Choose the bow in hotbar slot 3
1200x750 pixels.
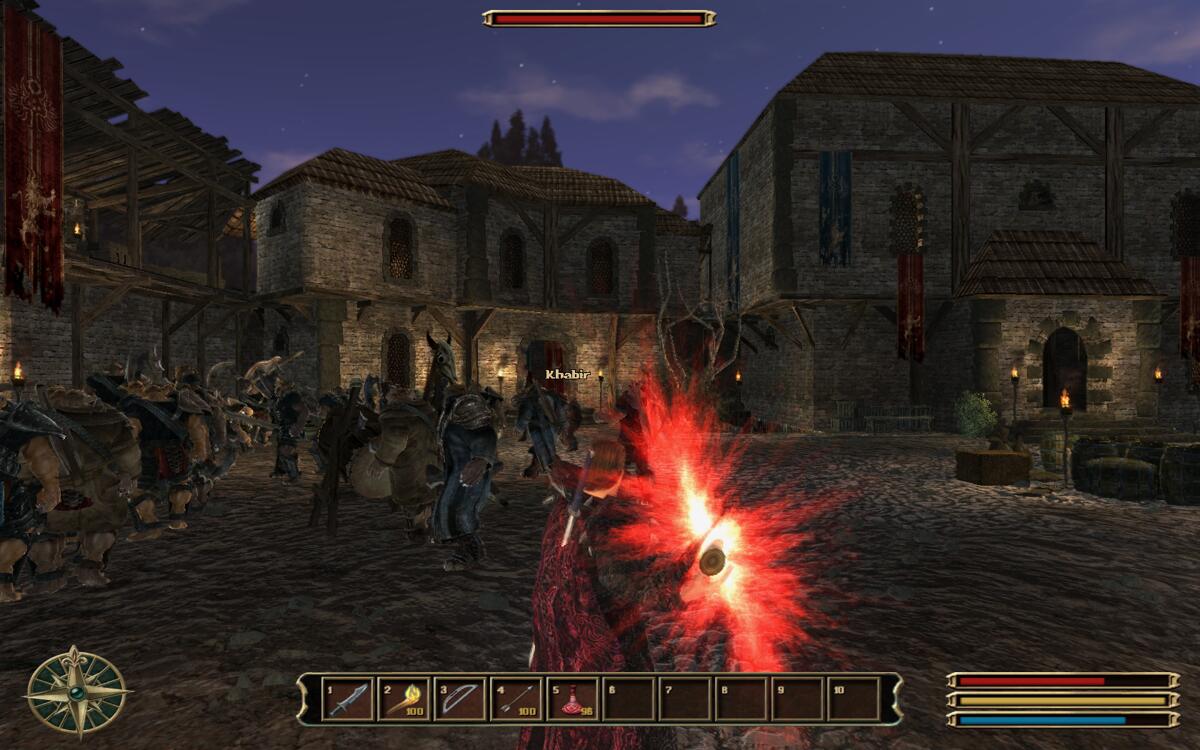460,699
